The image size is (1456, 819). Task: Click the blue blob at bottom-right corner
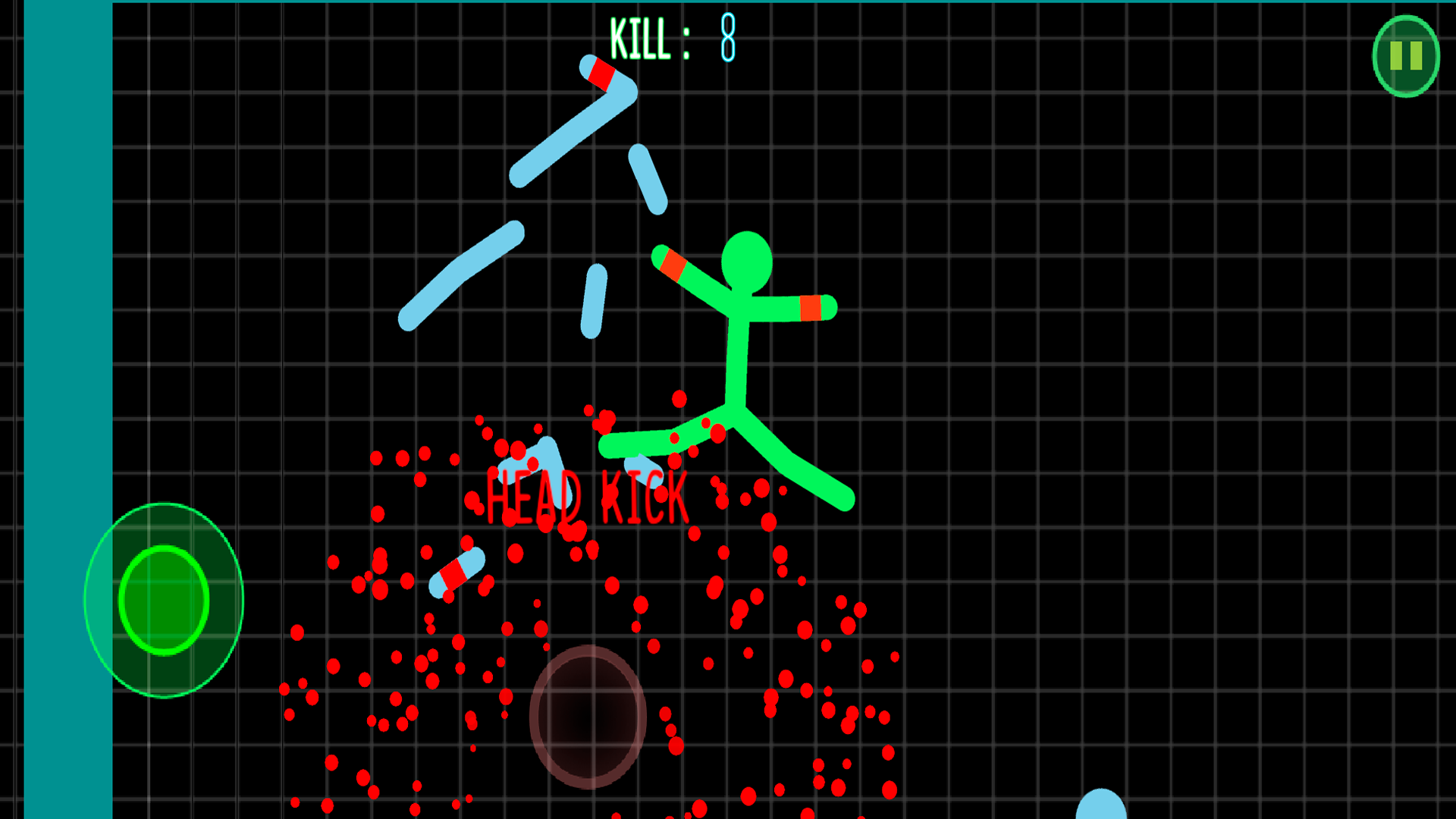pyautogui.click(x=1100, y=808)
